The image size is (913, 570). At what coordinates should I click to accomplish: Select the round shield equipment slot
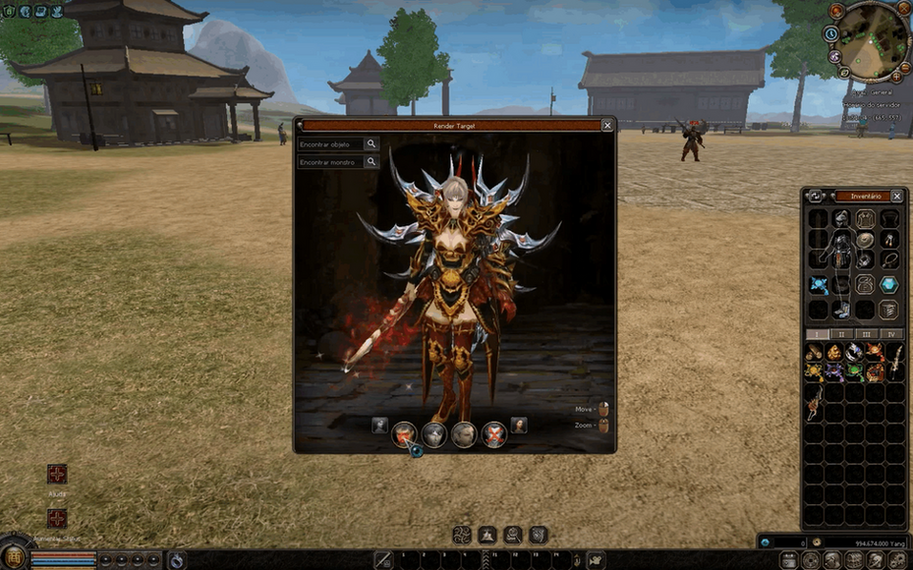pos(866,240)
